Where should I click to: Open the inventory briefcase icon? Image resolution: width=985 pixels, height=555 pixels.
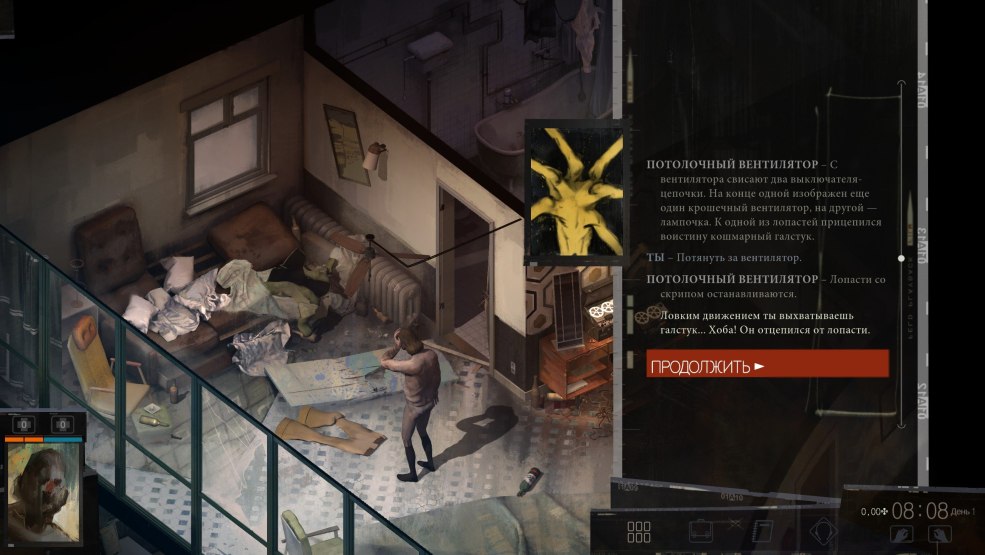(703, 532)
